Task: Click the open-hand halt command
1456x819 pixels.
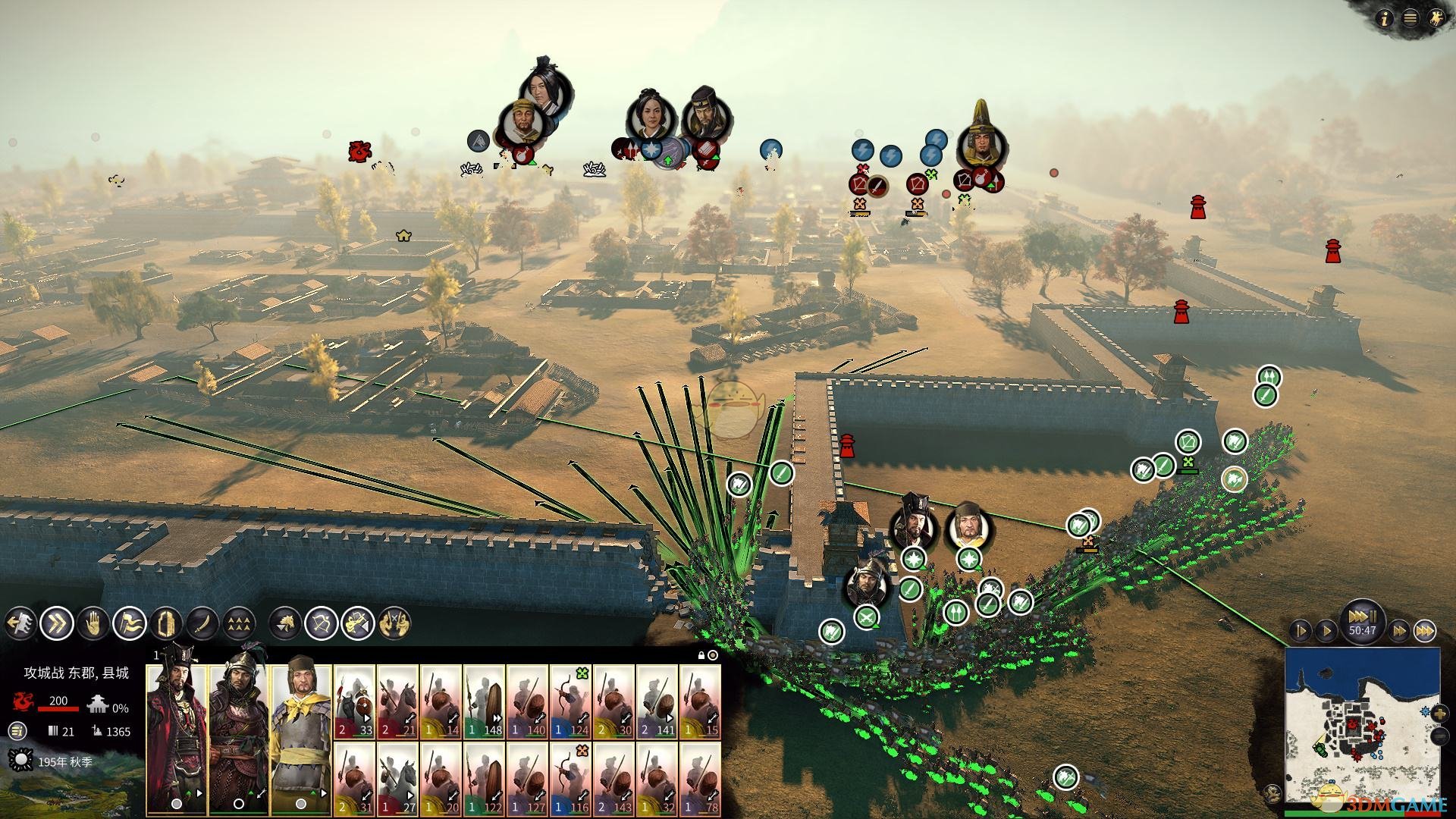Action: [93, 624]
